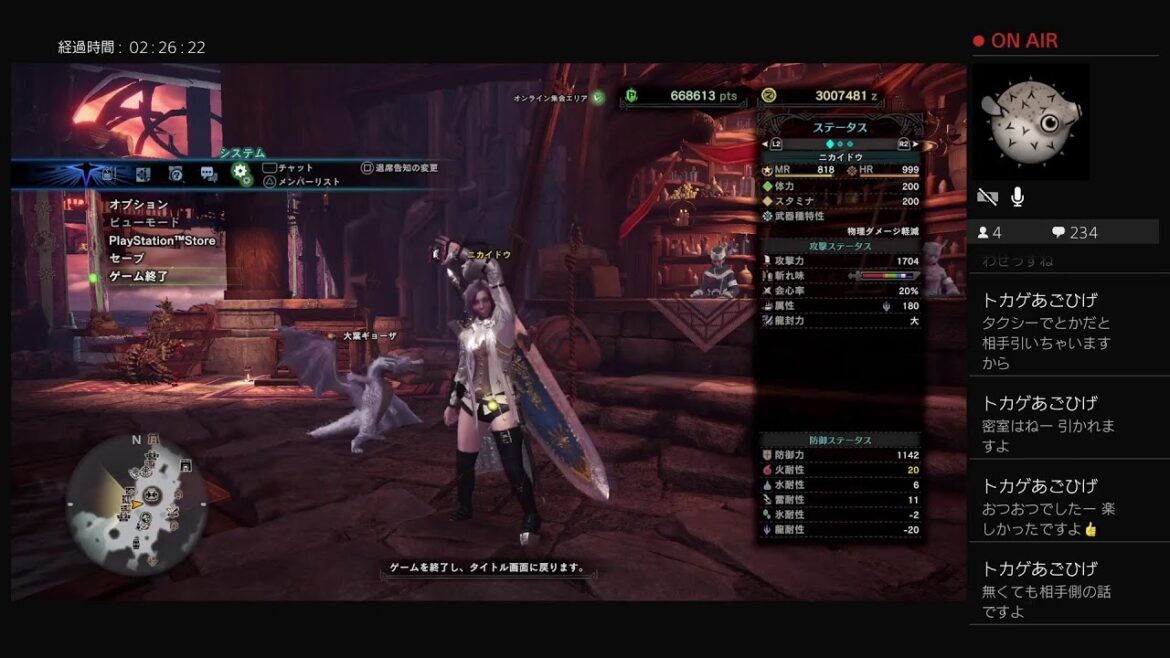1170x658 pixels.
Task: Choose セーブ to save the game
Action: 127,258
